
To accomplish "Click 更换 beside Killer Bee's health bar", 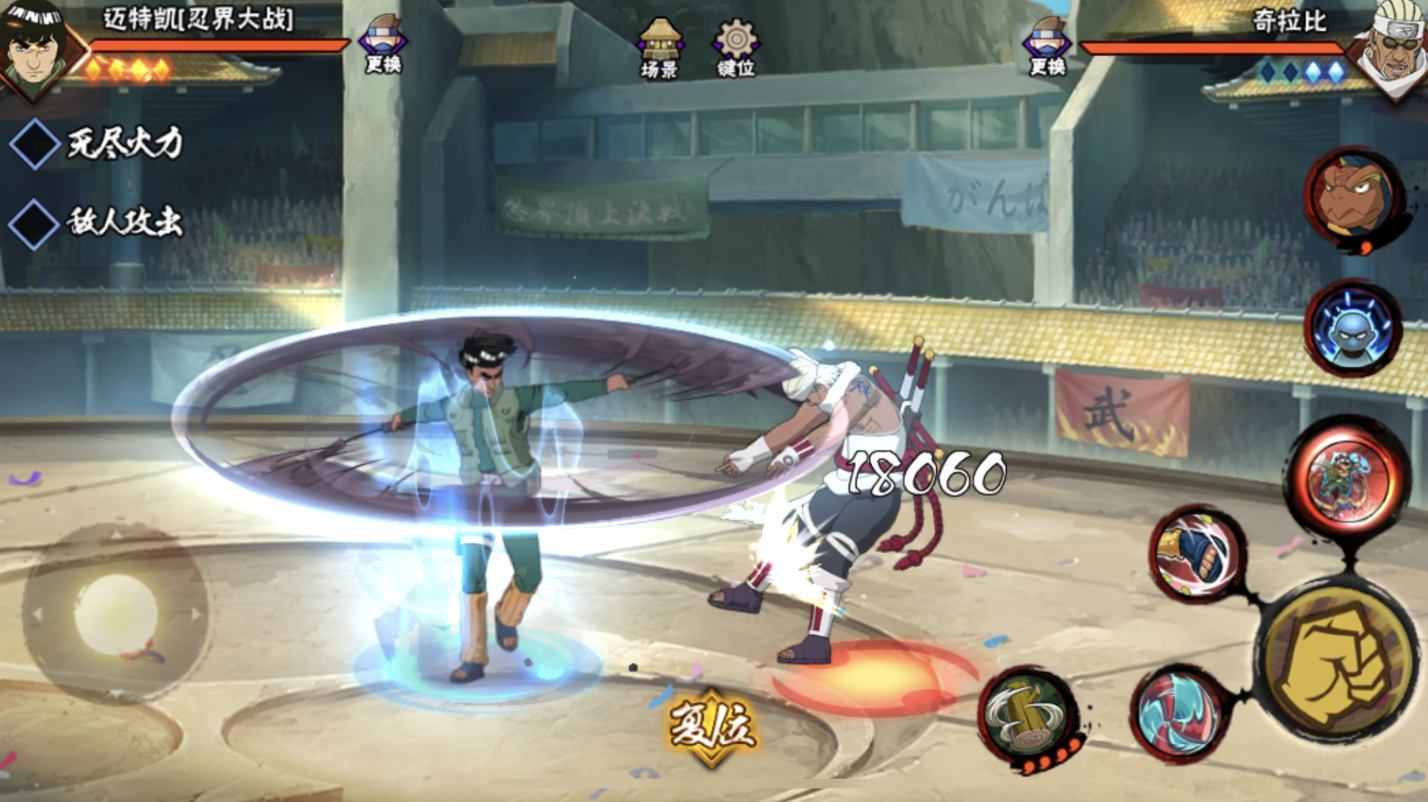I will pyautogui.click(x=1047, y=45).
